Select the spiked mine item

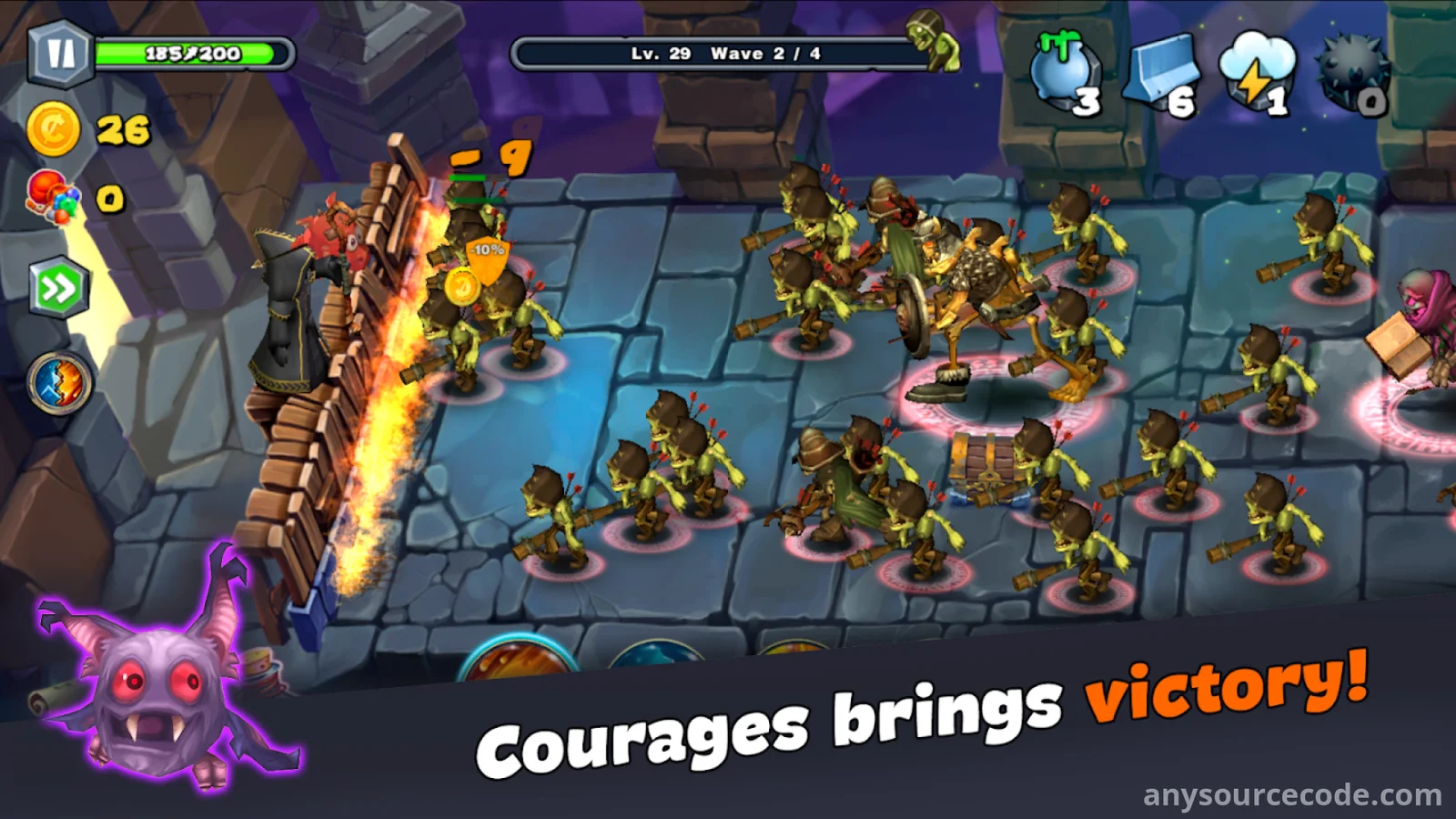[1352, 73]
